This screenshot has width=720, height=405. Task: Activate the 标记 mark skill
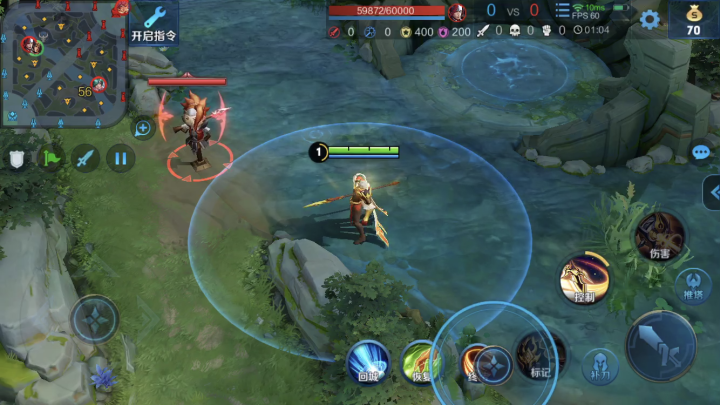click(x=541, y=355)
